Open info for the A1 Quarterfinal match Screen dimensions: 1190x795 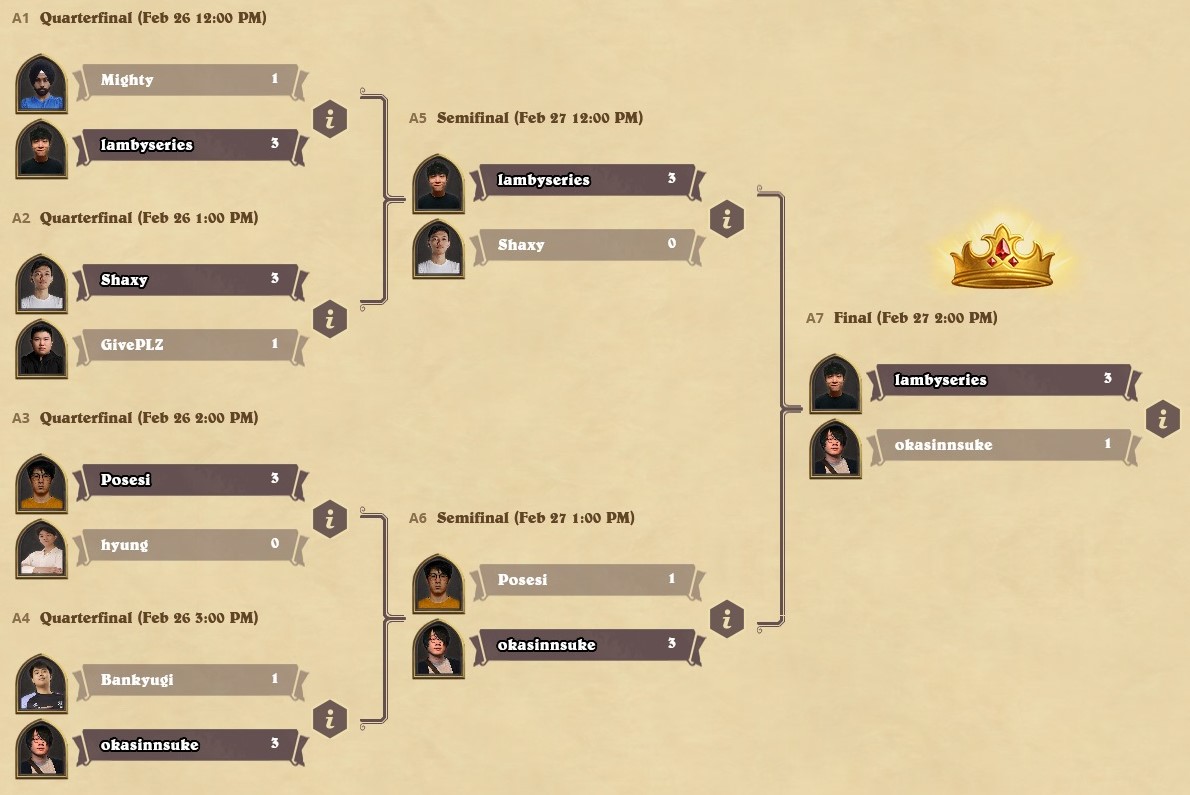[x=330, y=119]
